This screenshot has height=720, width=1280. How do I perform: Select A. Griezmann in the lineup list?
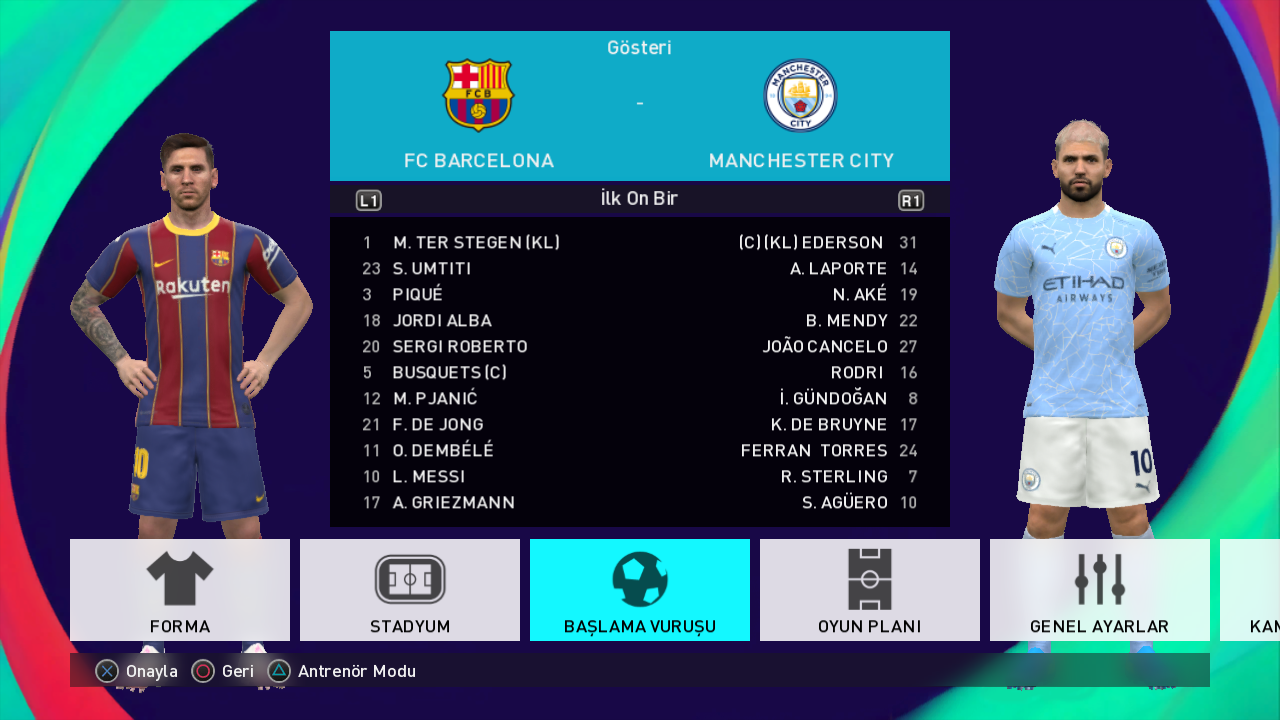(453, 503)
